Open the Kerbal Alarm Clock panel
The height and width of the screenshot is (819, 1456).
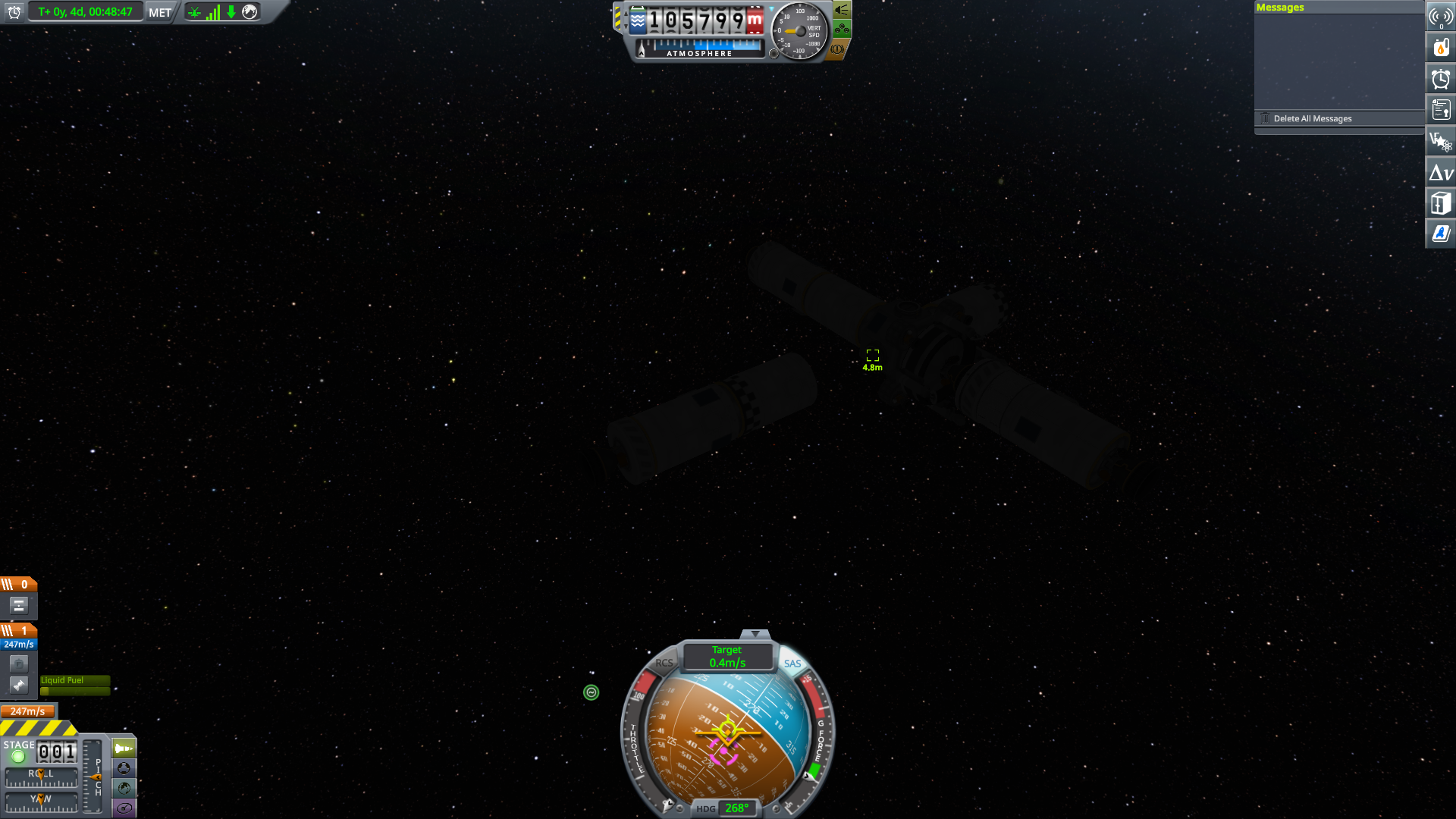(1440, 78)
